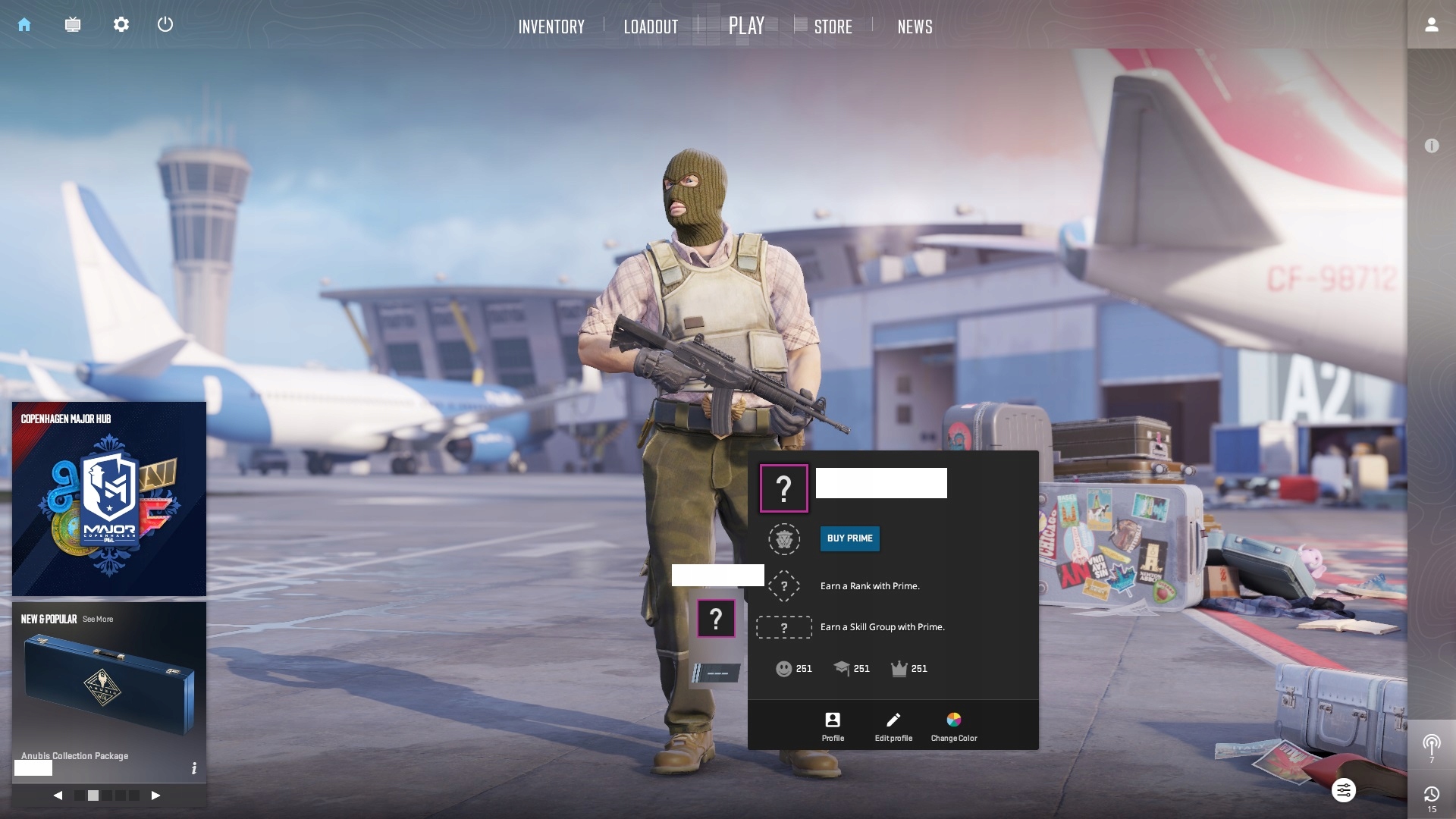Screen dimensions: 1456x819
Task: Open the player profile sidebar icon
Action: pyautogui.click(x=1431, y=24)
